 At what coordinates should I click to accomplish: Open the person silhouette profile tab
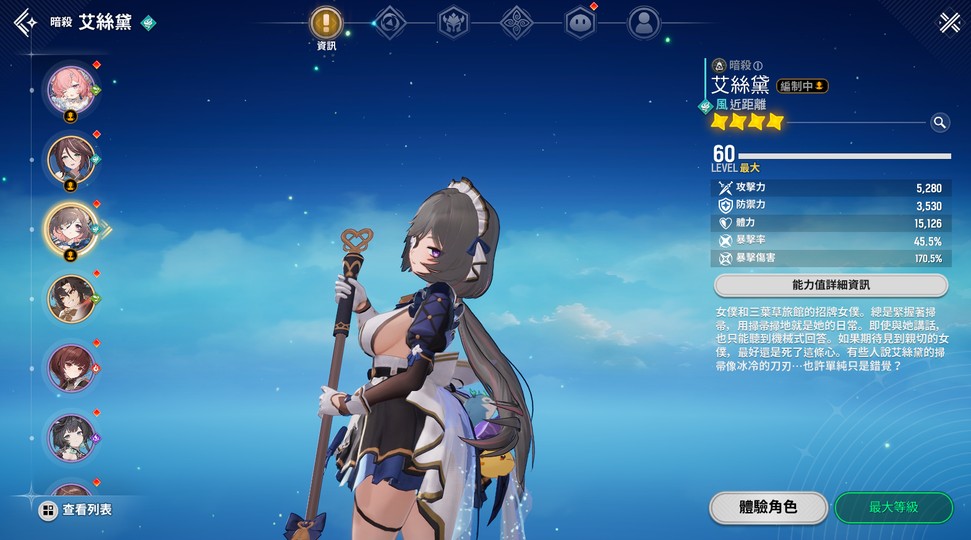click(x=644, y=22)
